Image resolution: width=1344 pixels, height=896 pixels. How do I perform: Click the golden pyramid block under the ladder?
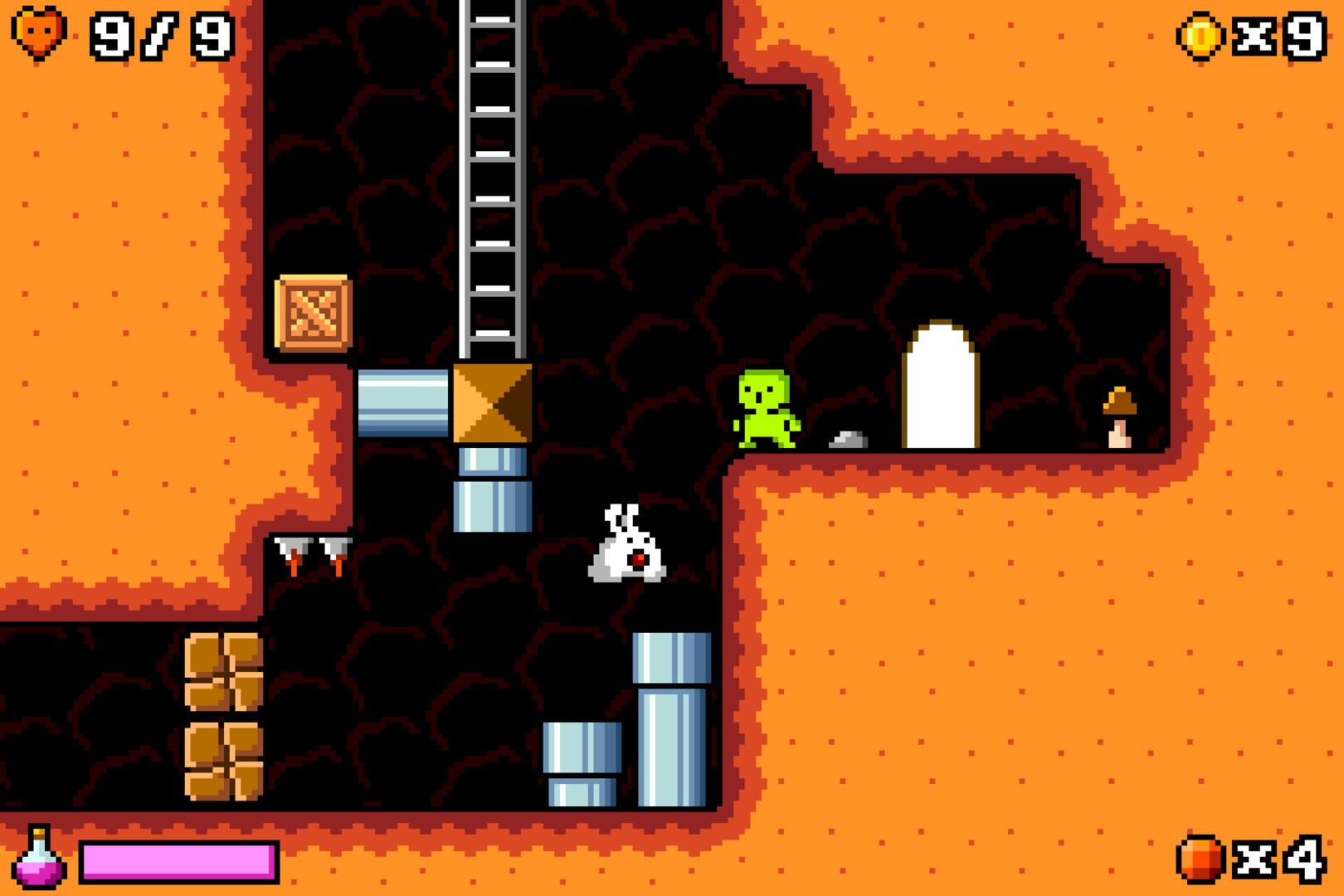492,402
